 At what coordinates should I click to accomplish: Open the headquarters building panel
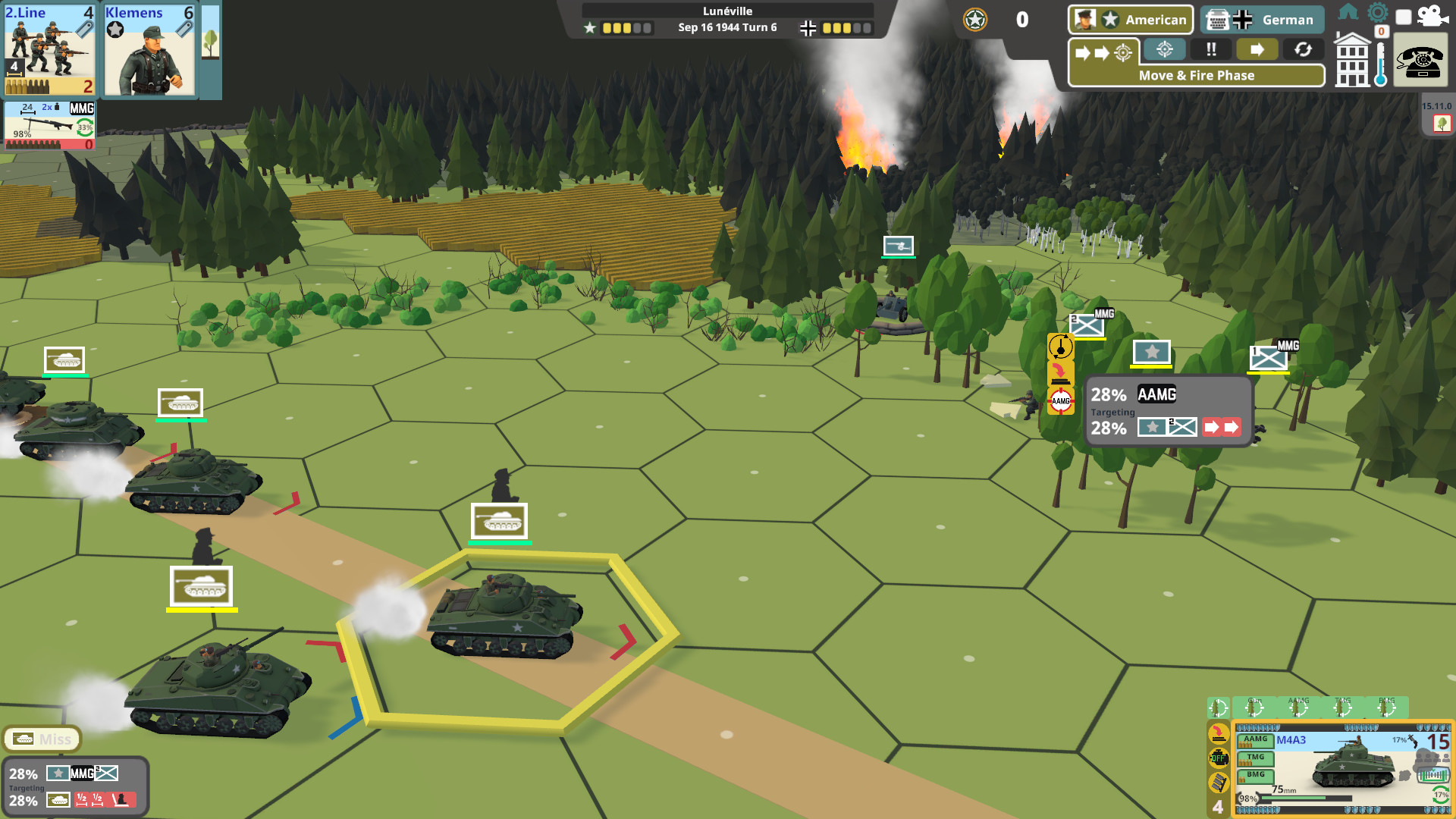point(1354,61)
